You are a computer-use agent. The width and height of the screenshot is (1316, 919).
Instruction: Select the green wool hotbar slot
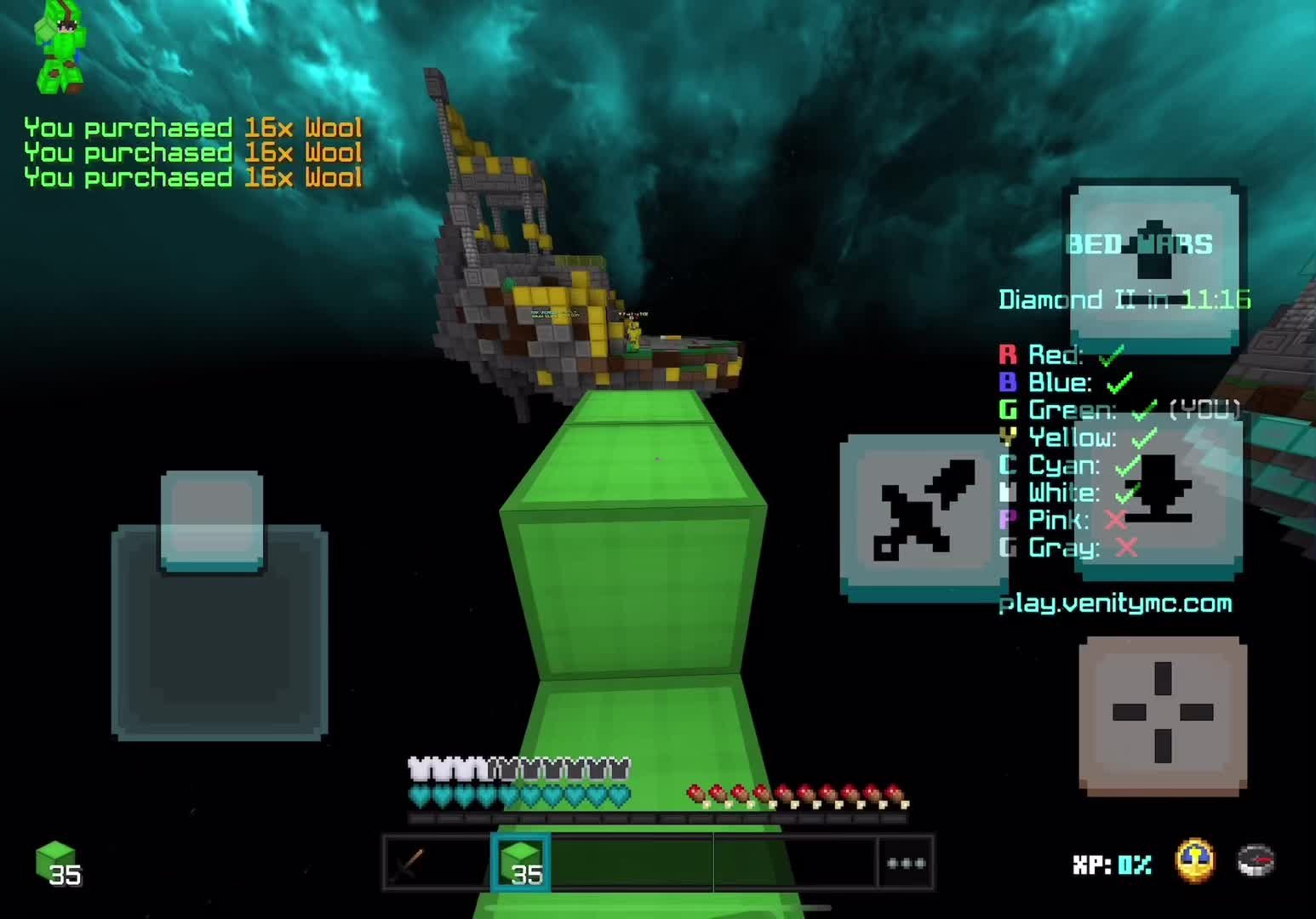pyautogui.click(x=521, y=863)
